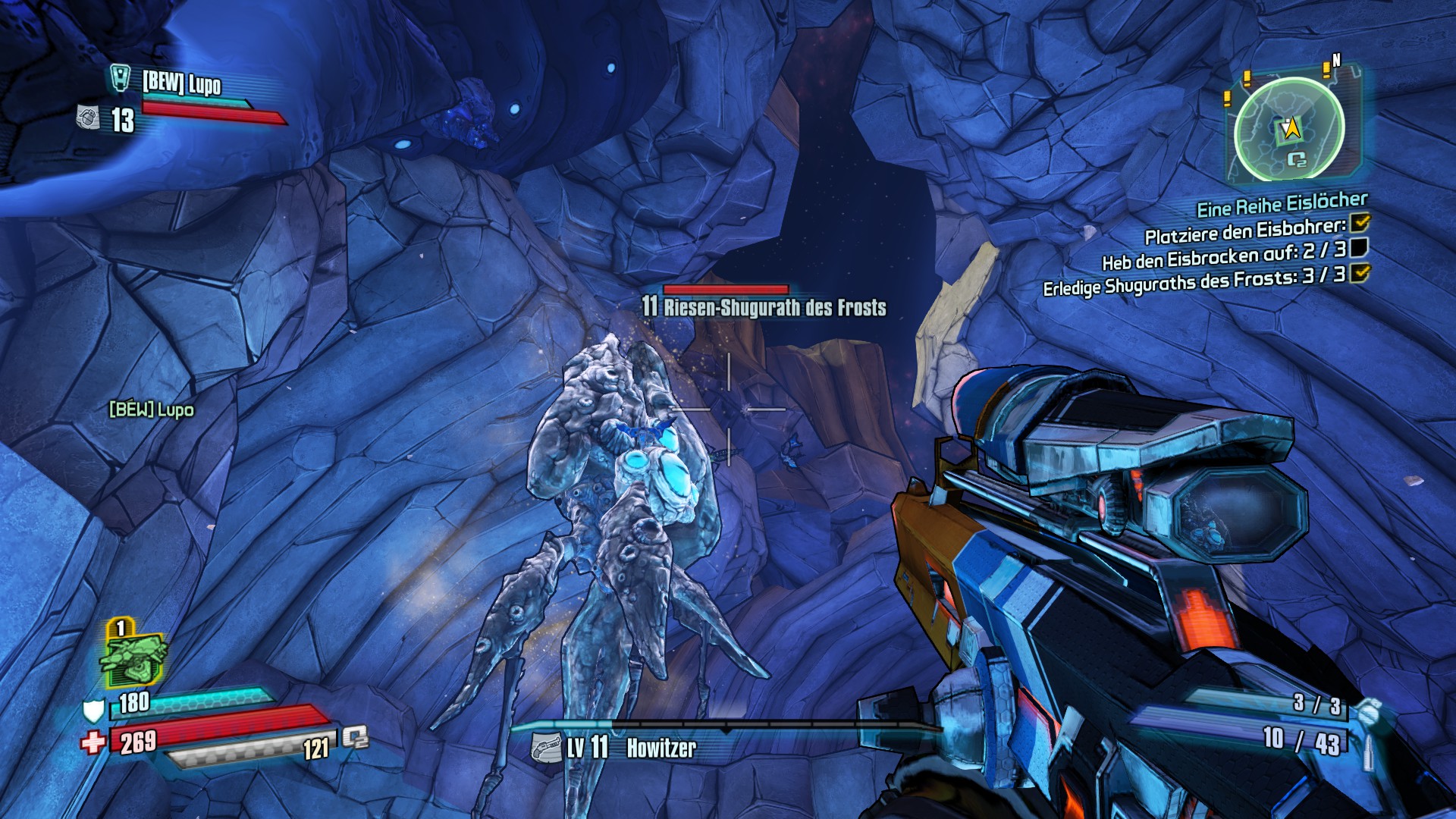This screenshot has height=819, width=1456.
Task: Select the Howitzer weapon label
Action: pos(661,748)
